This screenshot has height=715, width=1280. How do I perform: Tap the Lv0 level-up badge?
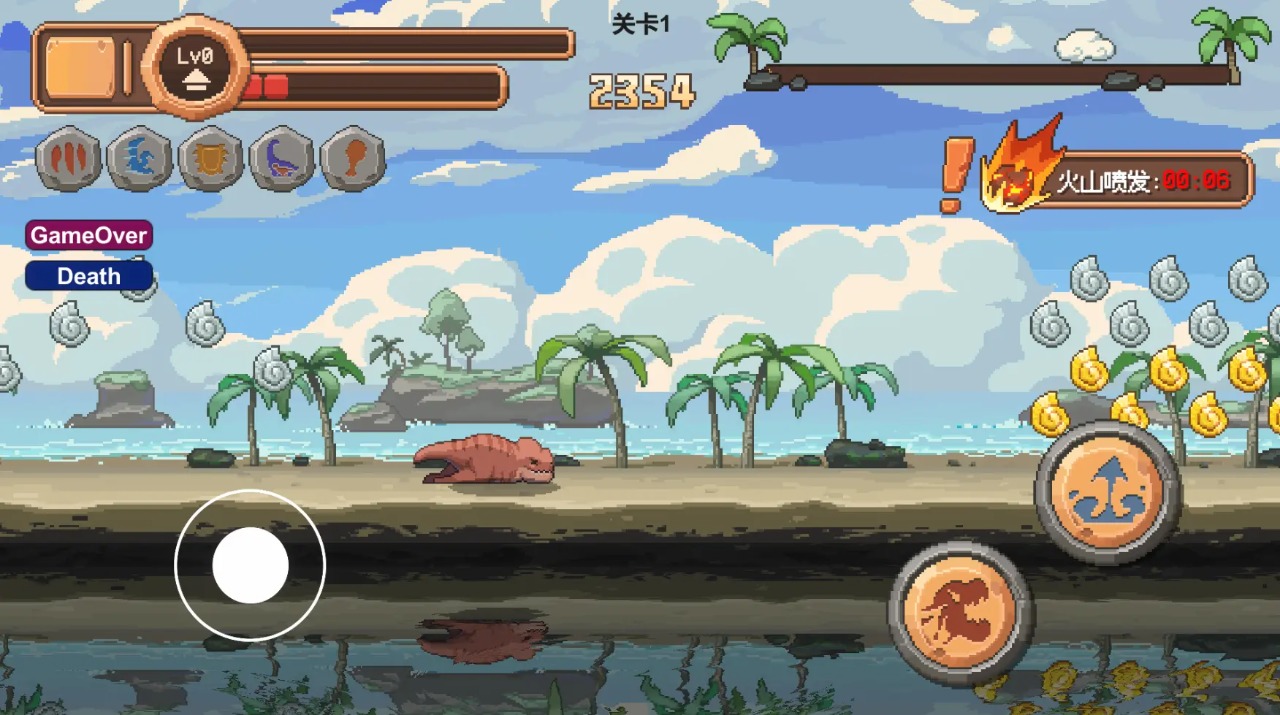[196, 67]
